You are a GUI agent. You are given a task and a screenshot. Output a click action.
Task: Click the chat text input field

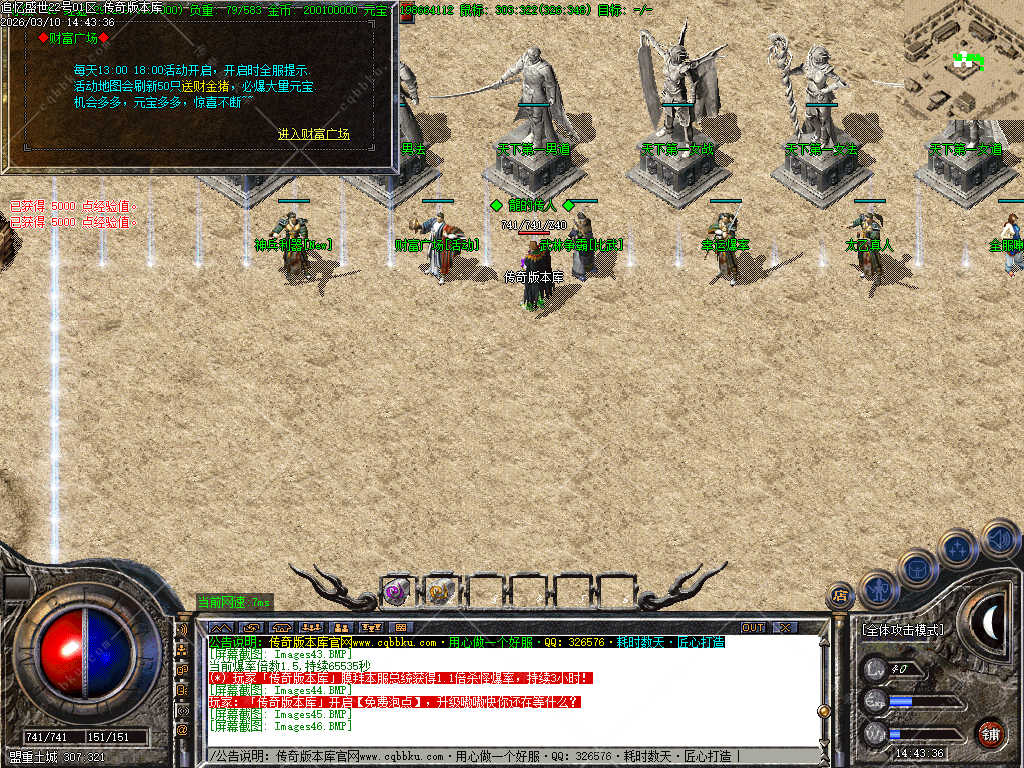pyautogui.click(x=500, y=756)
